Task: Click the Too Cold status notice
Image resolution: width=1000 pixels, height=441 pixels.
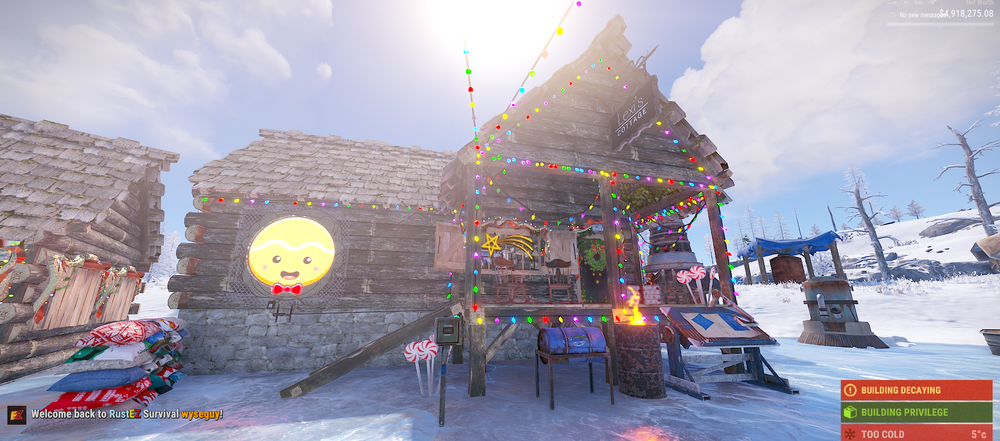Action: (916, 433)
